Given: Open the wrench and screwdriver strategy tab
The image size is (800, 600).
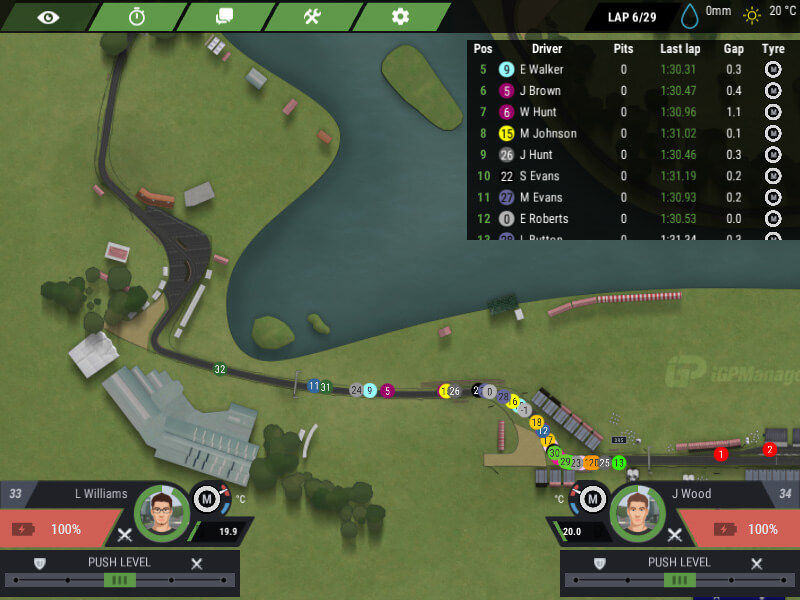Looking at the screenshot, I should pyautogui.click(x=312, y=16).
